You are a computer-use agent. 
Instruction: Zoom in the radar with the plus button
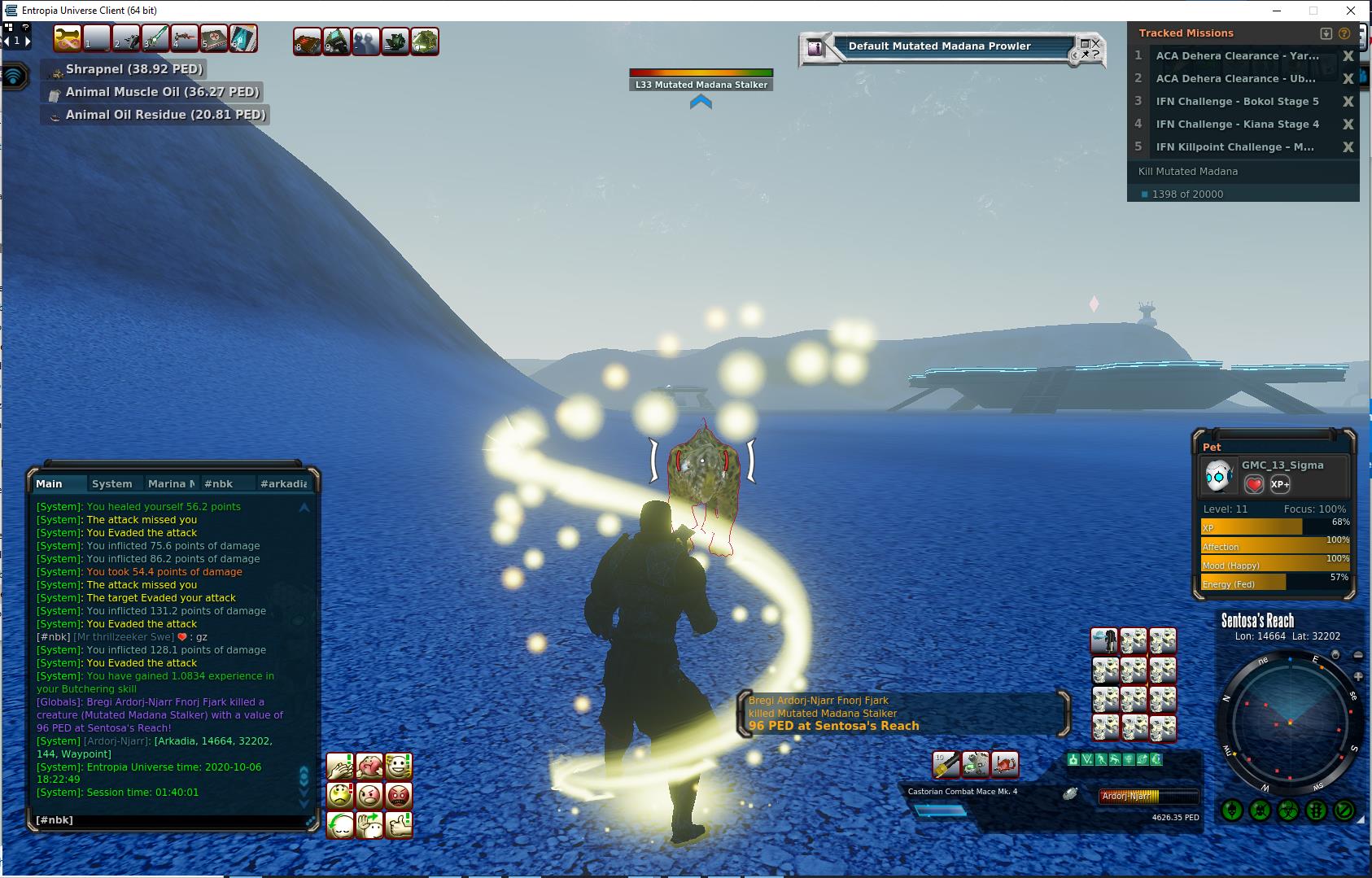tap(1357, 677)
